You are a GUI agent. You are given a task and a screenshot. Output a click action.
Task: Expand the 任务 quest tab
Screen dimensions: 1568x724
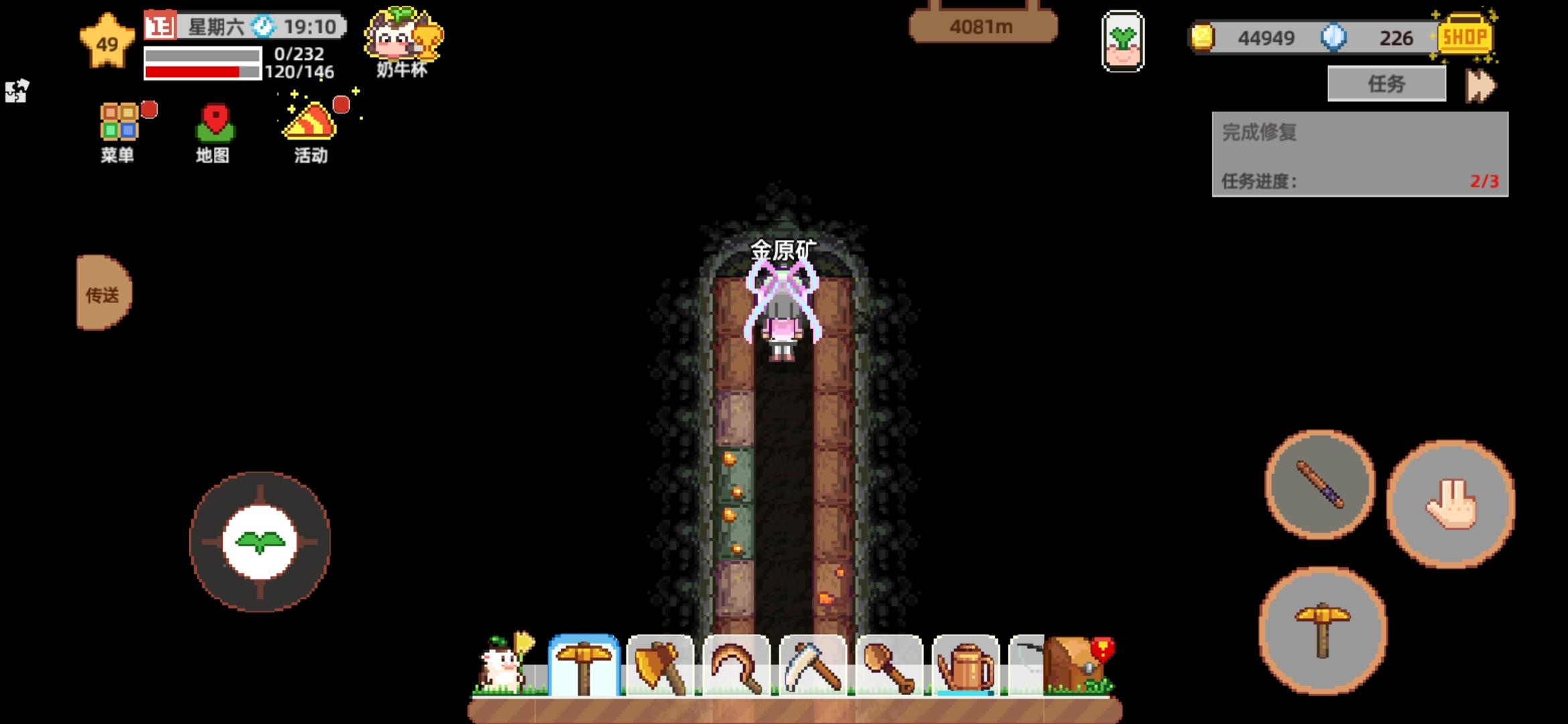point(1386,82)
